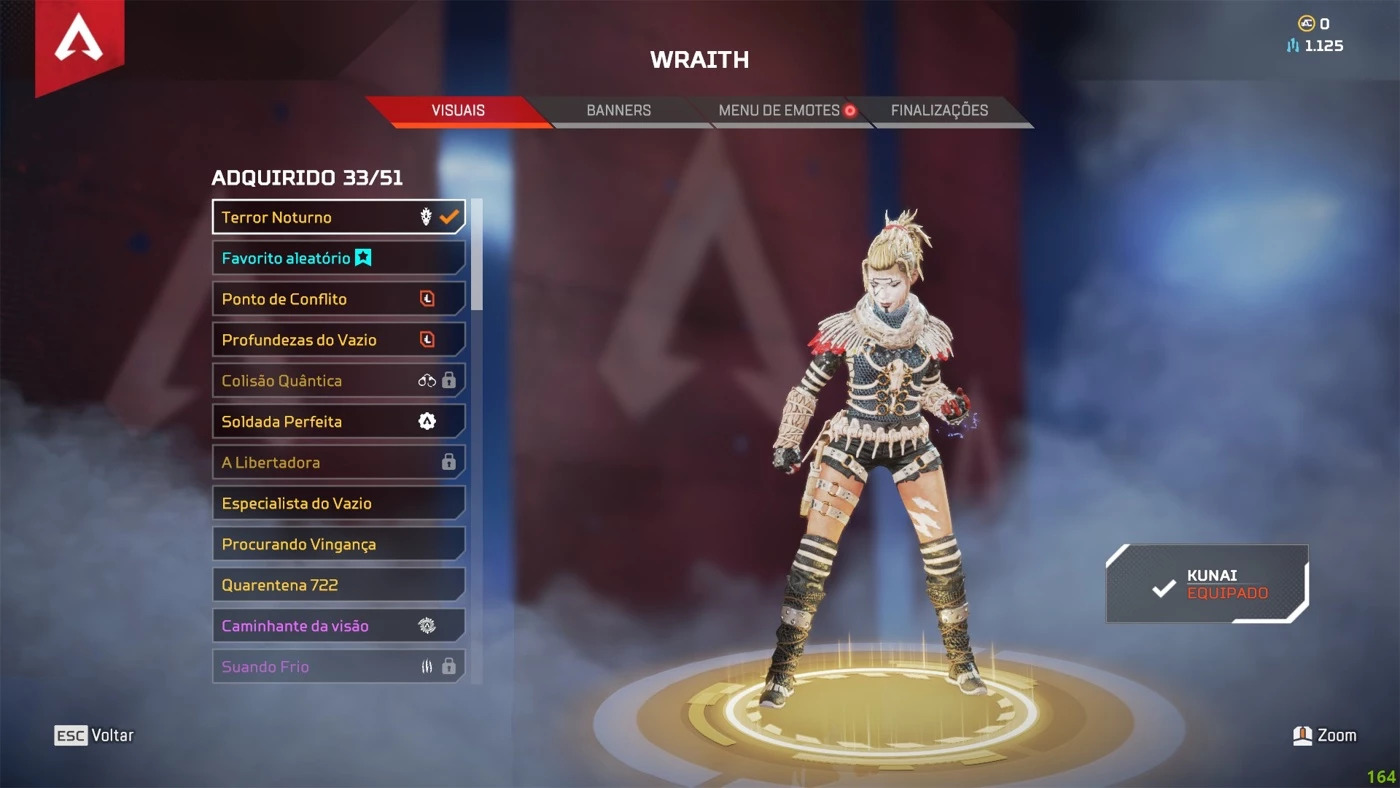Click the Kunai Equipado heirloom button
The image size is (1400, 788).
pyautogui.click(x=1207, y=584)
